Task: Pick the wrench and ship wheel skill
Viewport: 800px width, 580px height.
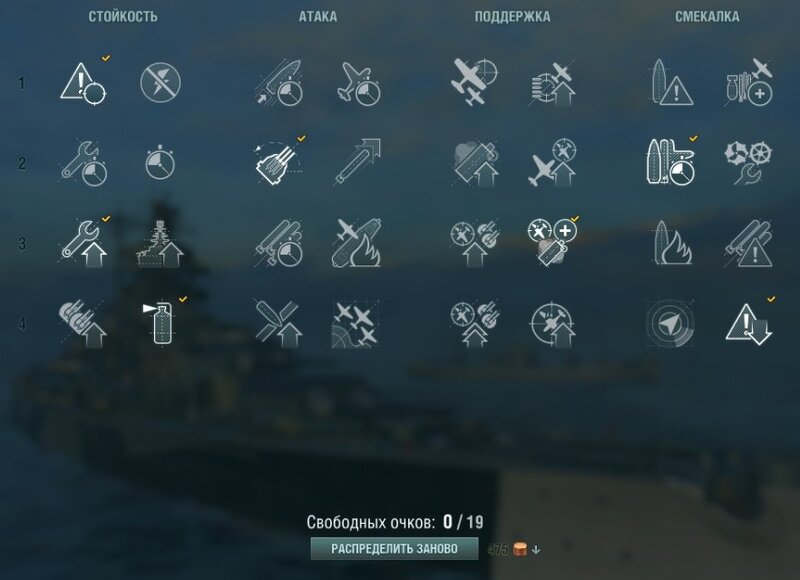Action: point(747,160)
